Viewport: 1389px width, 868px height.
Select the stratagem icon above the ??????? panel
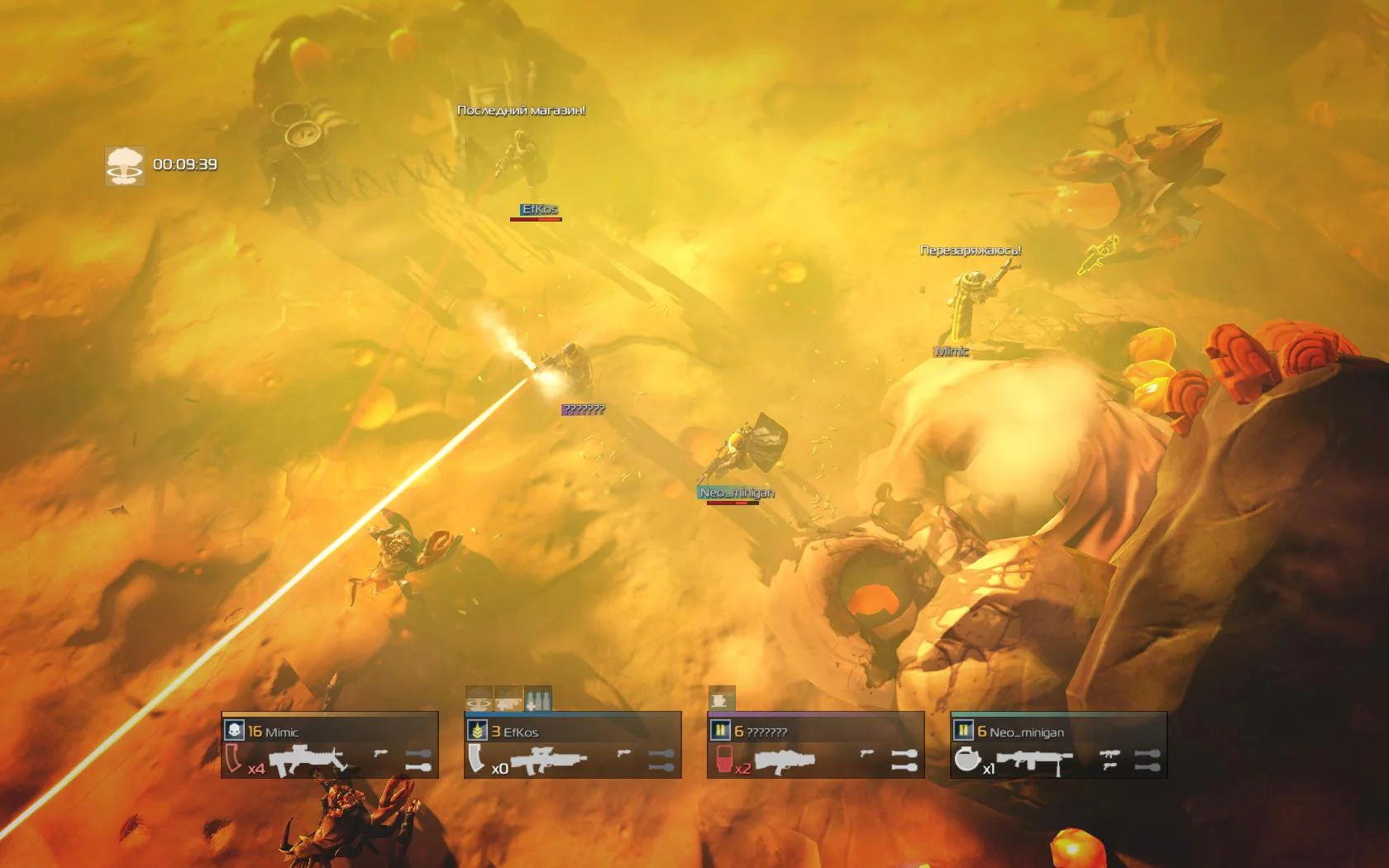pos(721,699)
